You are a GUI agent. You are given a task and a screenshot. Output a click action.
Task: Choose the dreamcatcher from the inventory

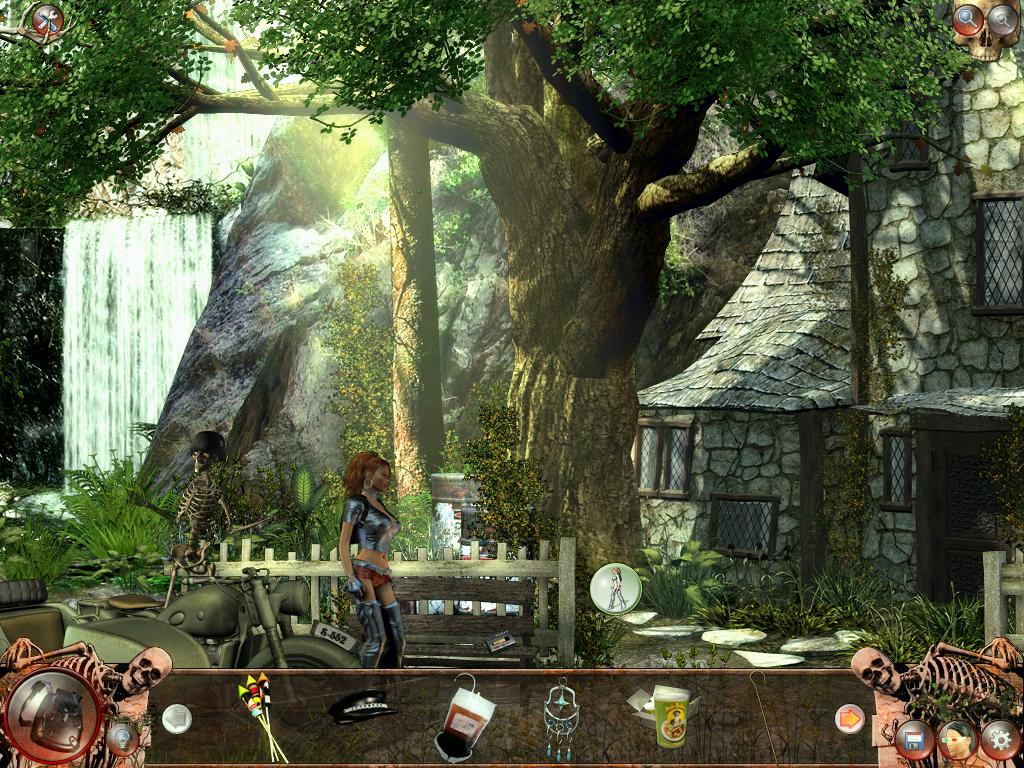[x=561, y=716]
